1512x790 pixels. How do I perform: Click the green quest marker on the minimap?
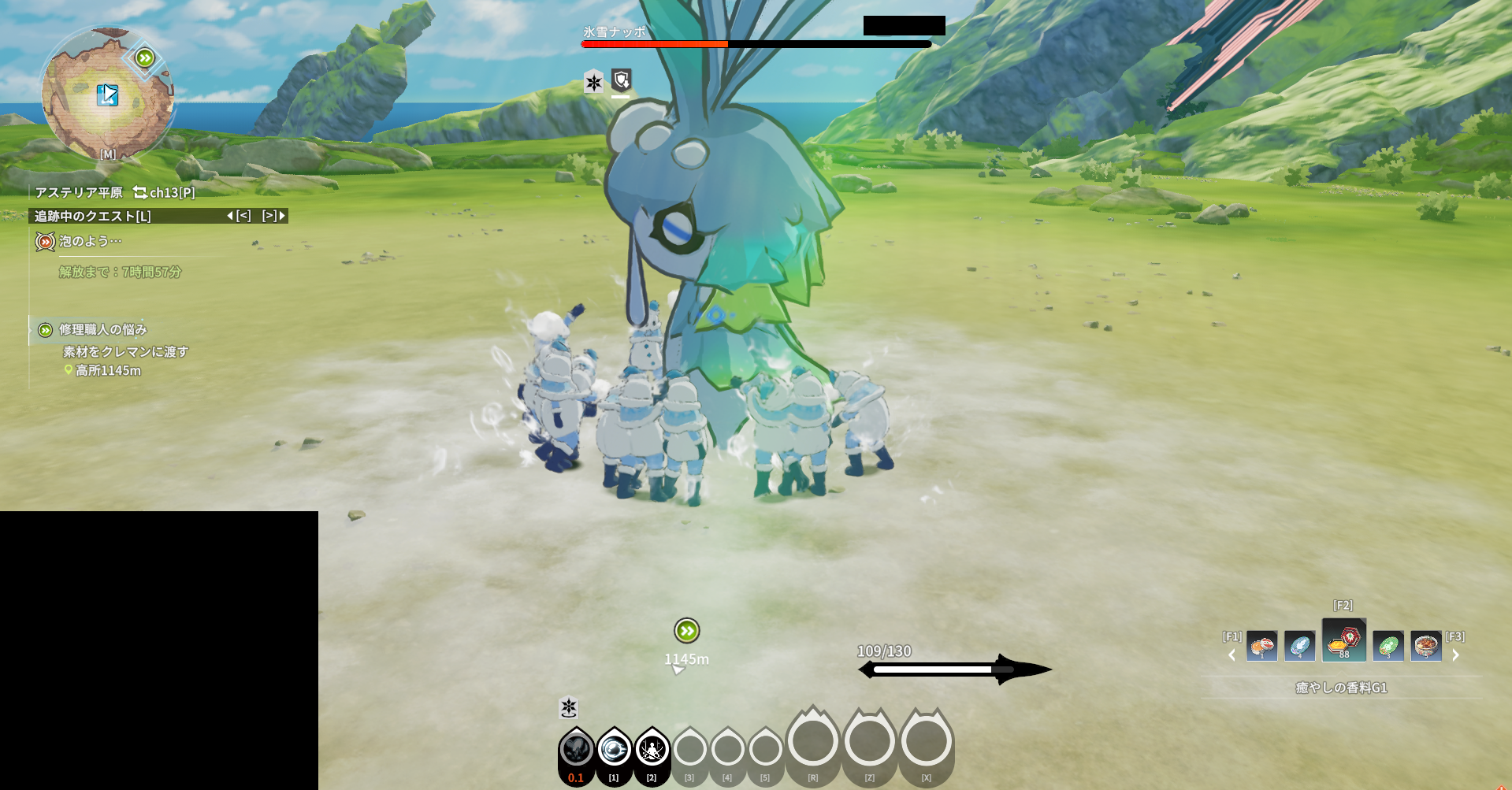(144, 57)
